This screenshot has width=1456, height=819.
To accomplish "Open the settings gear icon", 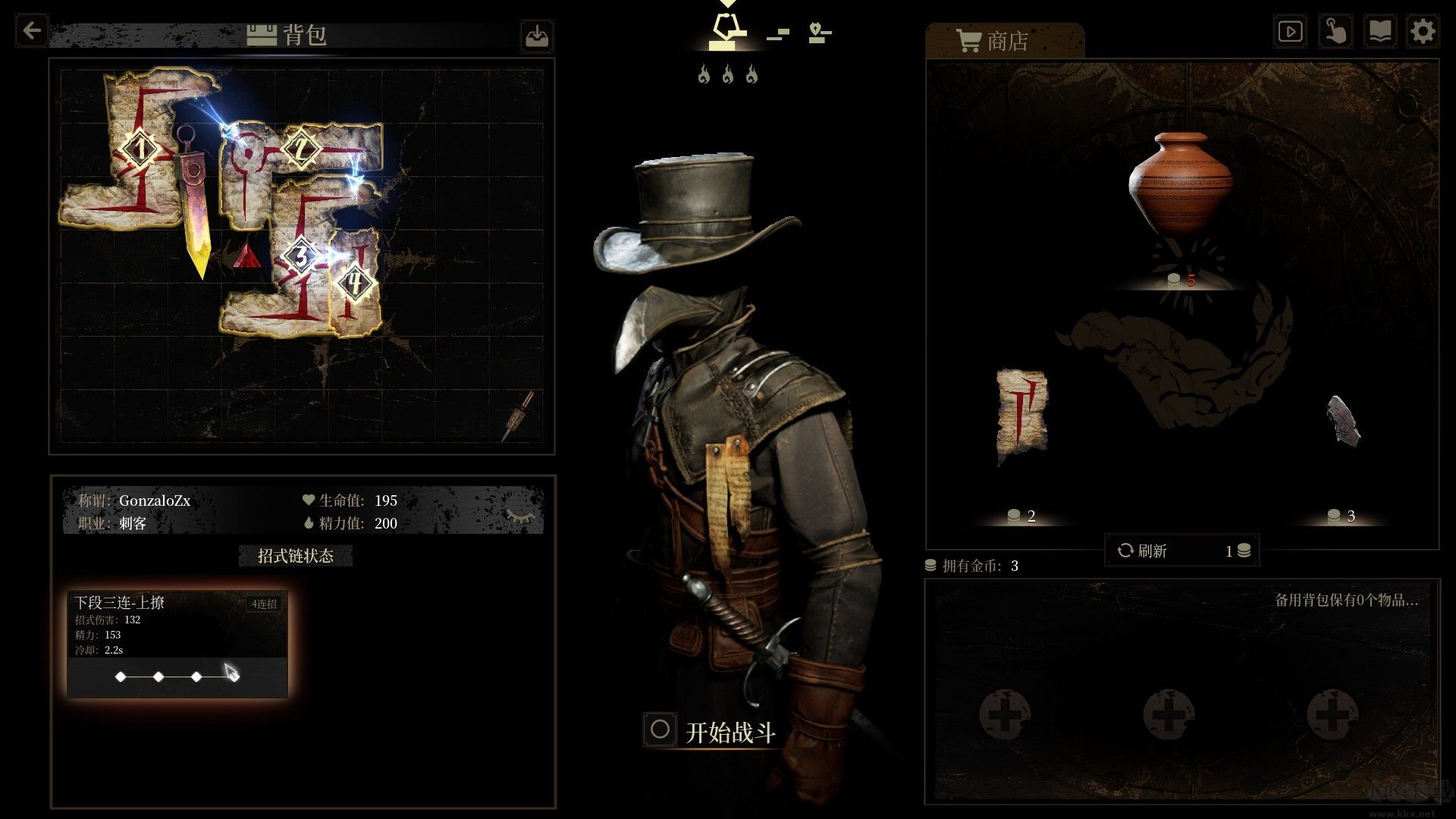I will point(1424,31).
